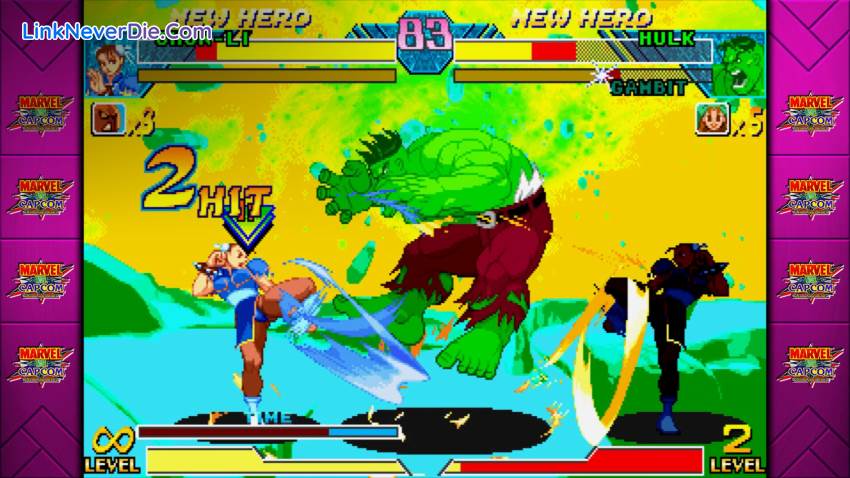
Task: Select the assist partner icon marked x3
Action: click(x=107, y=119)
